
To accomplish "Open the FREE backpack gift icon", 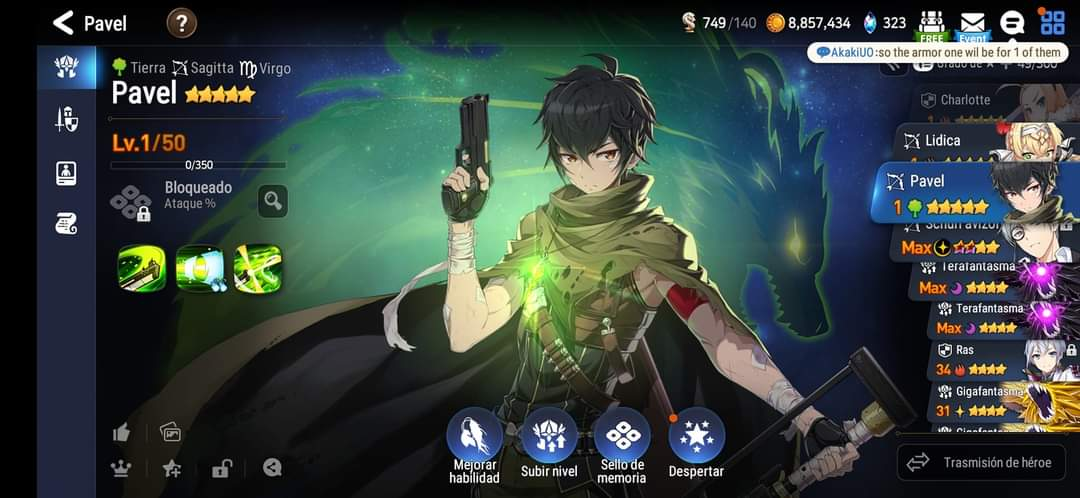I will [931, 24].
